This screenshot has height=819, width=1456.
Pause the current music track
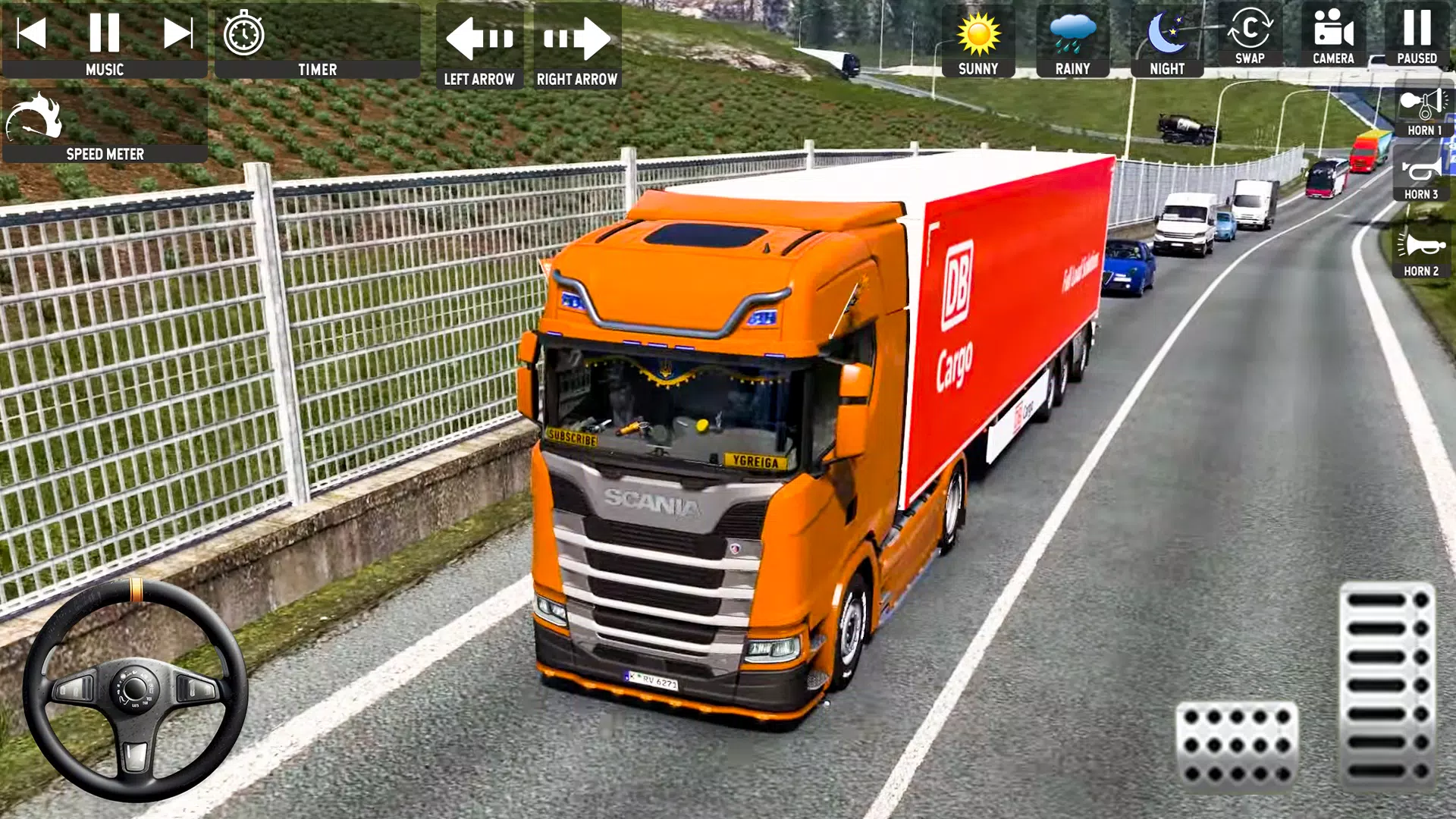(x=106, y=32)
